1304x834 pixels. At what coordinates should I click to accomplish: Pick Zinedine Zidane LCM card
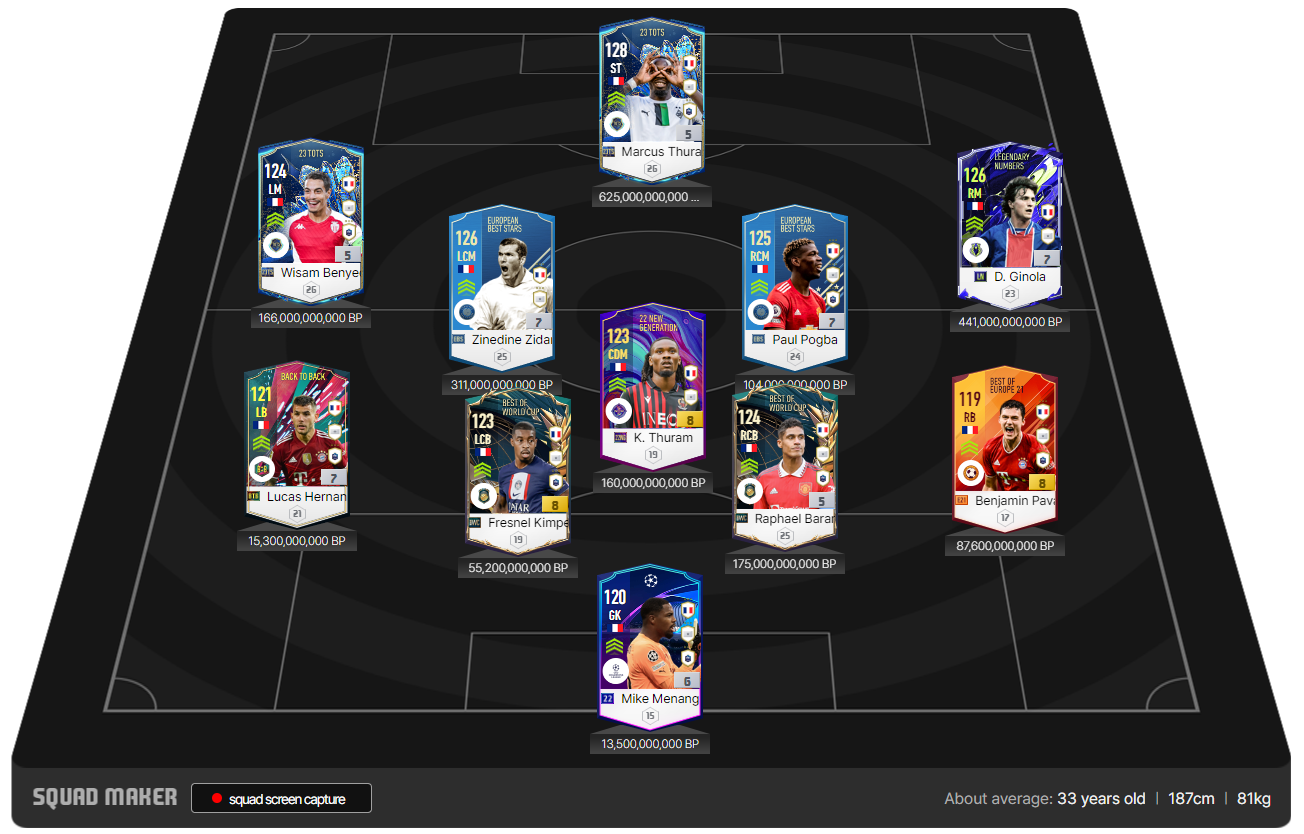pos(501,285)
